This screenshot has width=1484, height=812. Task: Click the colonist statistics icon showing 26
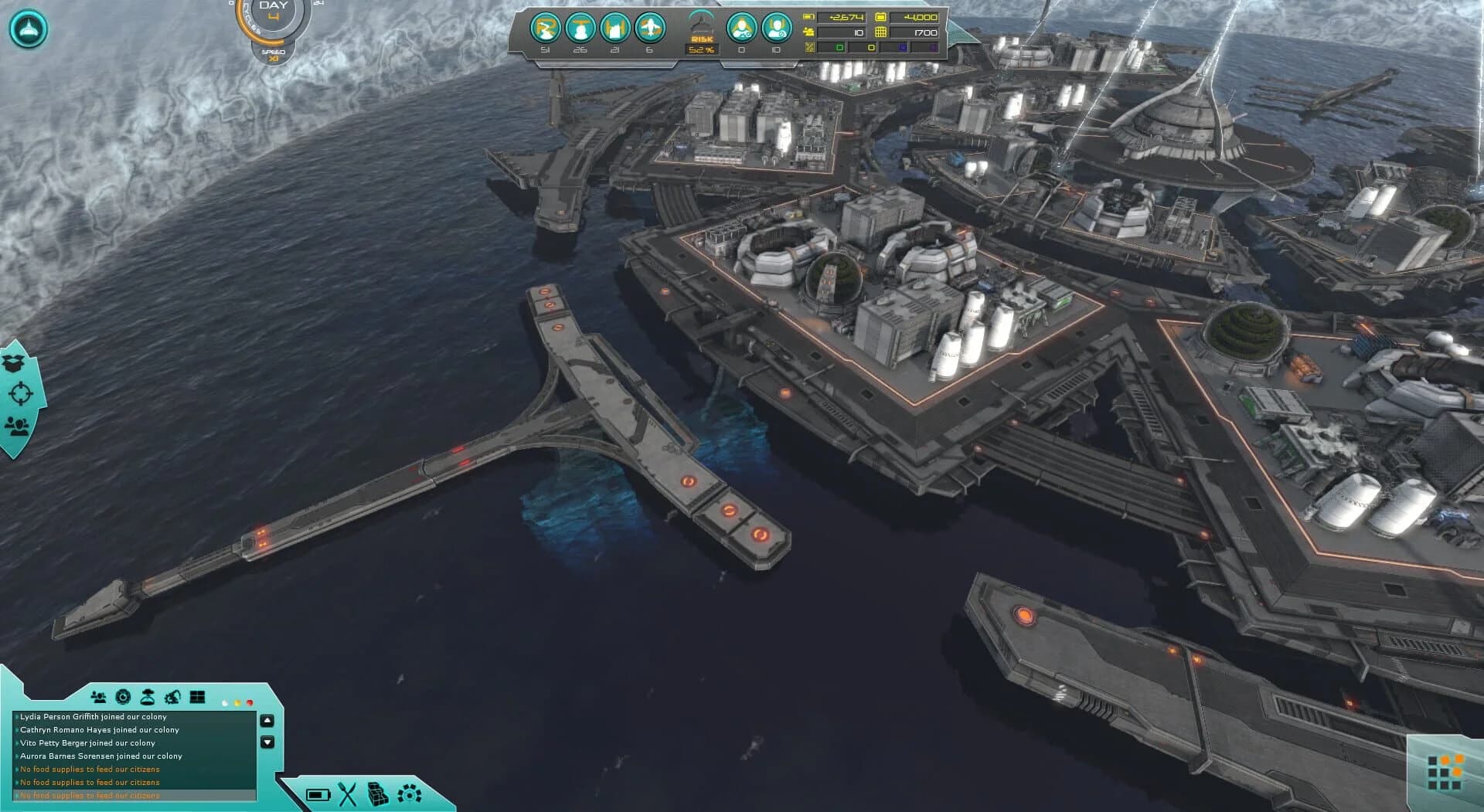[x=580, y=29]
